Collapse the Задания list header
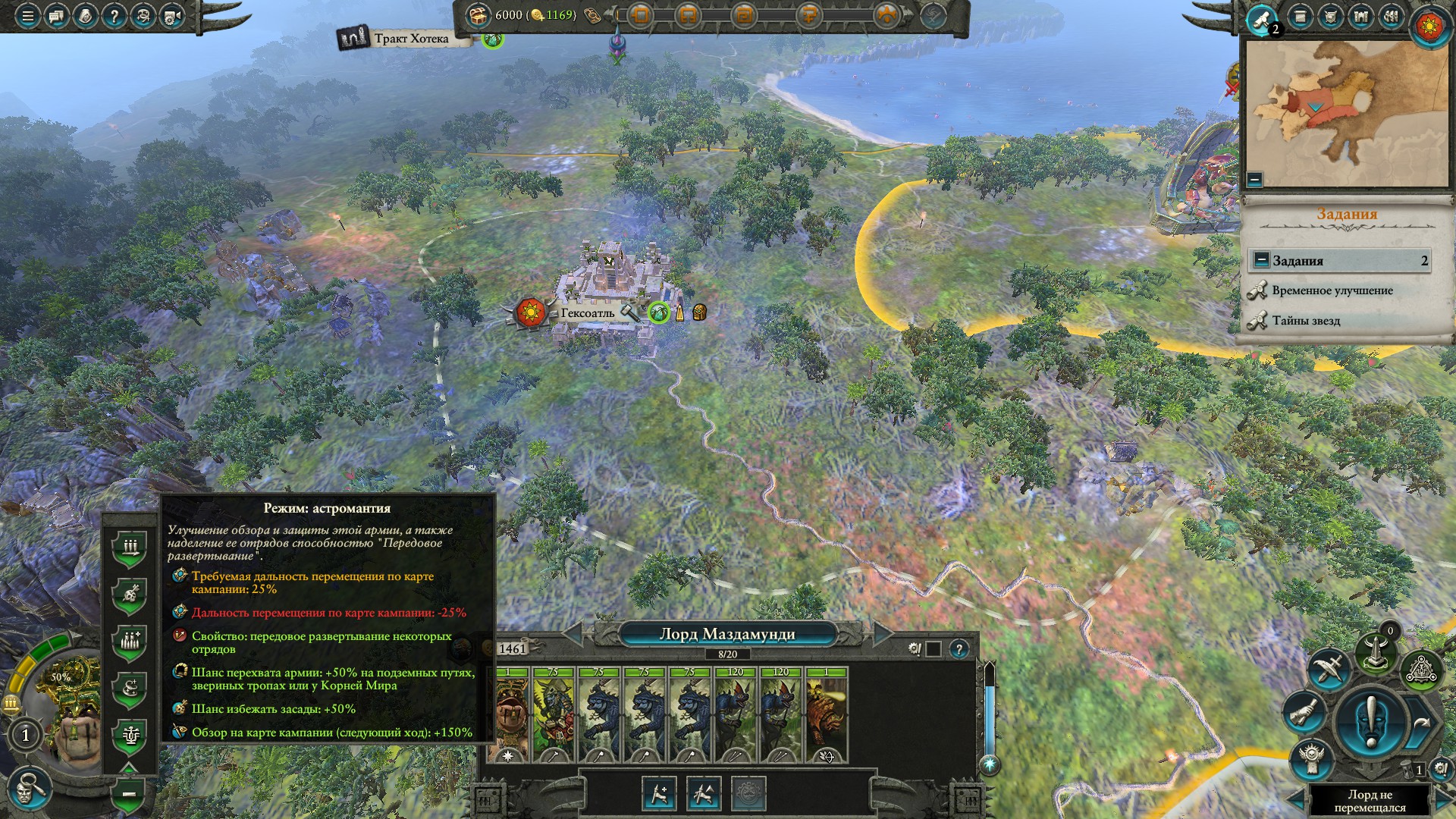The width and height of the screenshot is (1456, 819). (x=1261, y=260)
